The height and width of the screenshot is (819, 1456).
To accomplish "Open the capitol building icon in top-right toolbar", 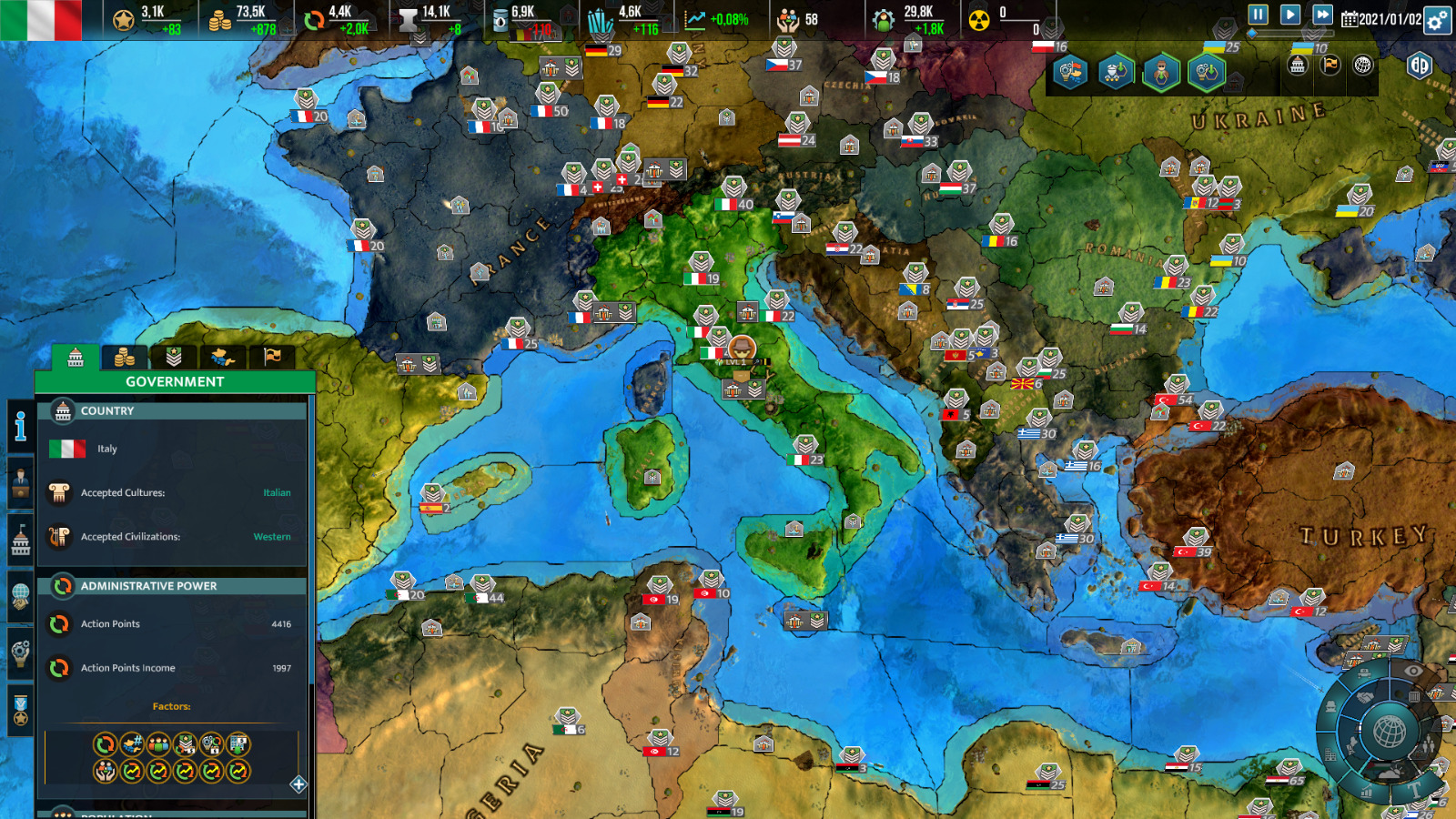I will pyautogui.click(x=1297, y=66).
